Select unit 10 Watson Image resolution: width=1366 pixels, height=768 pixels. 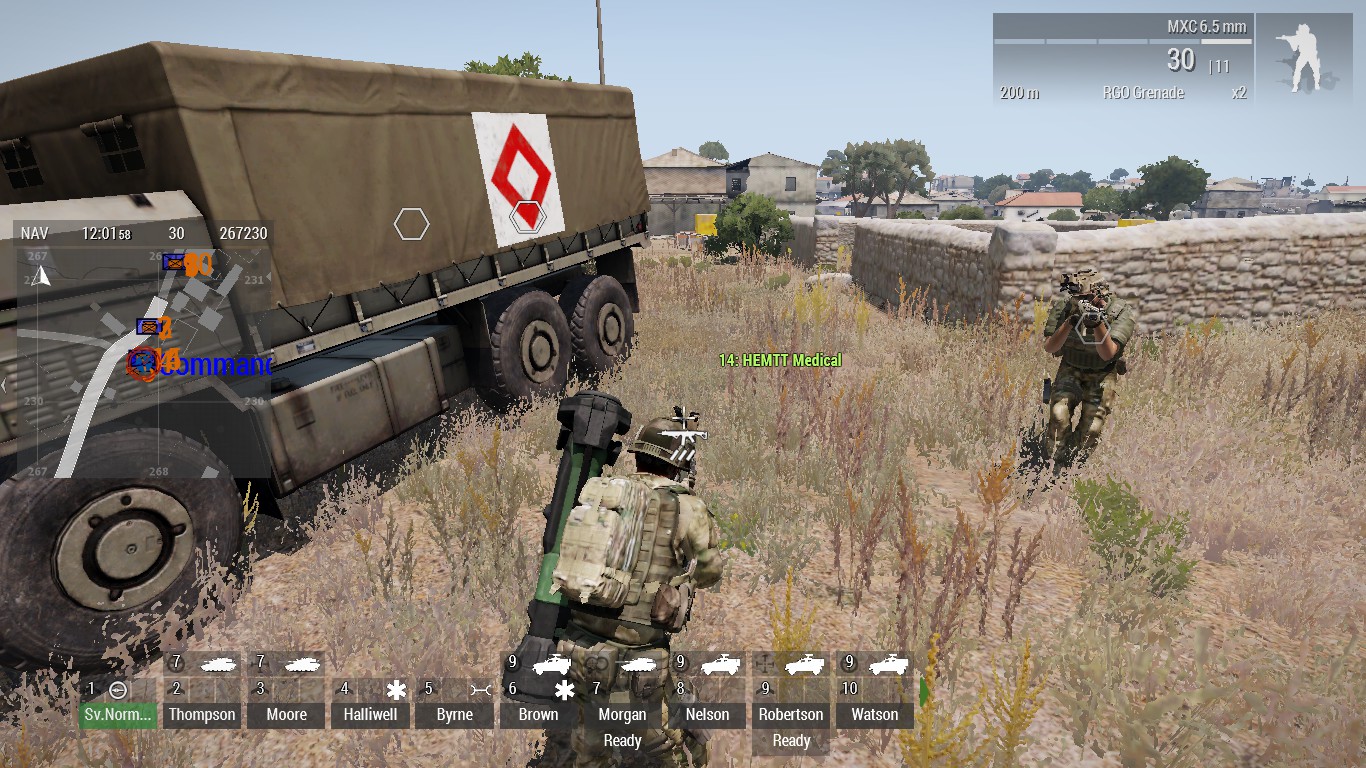pyautogui.click(x=874, y=714)
